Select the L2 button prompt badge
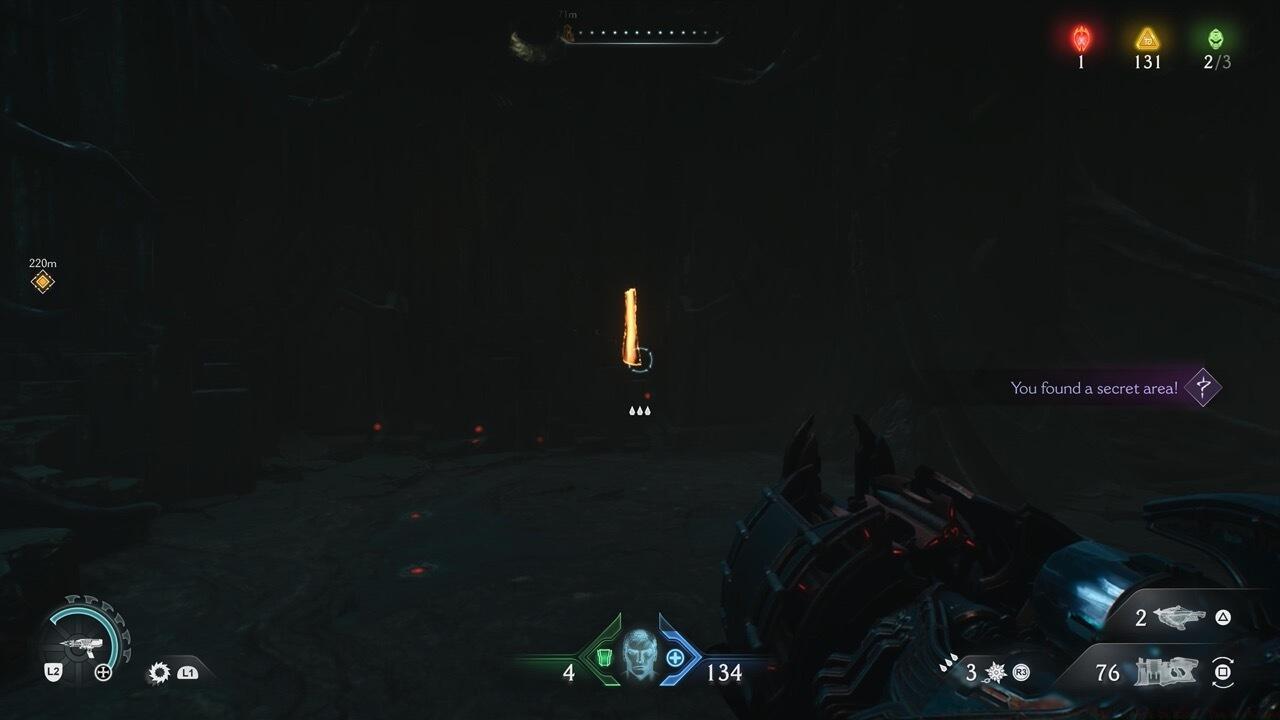Viewport: 1280px width, 720px height. [x=53, y=671]
